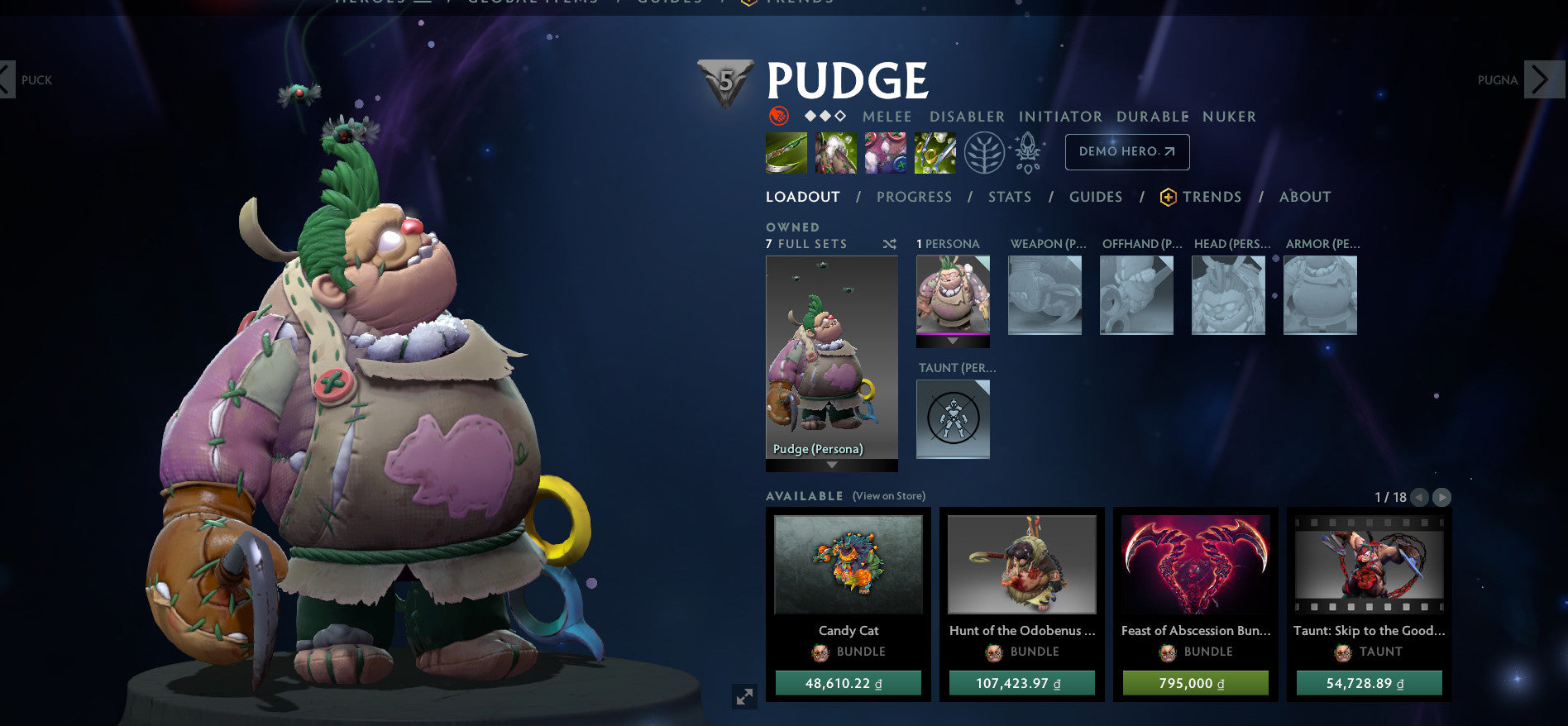Click the red attribute icon below Pudge name

tap(777, 117)
